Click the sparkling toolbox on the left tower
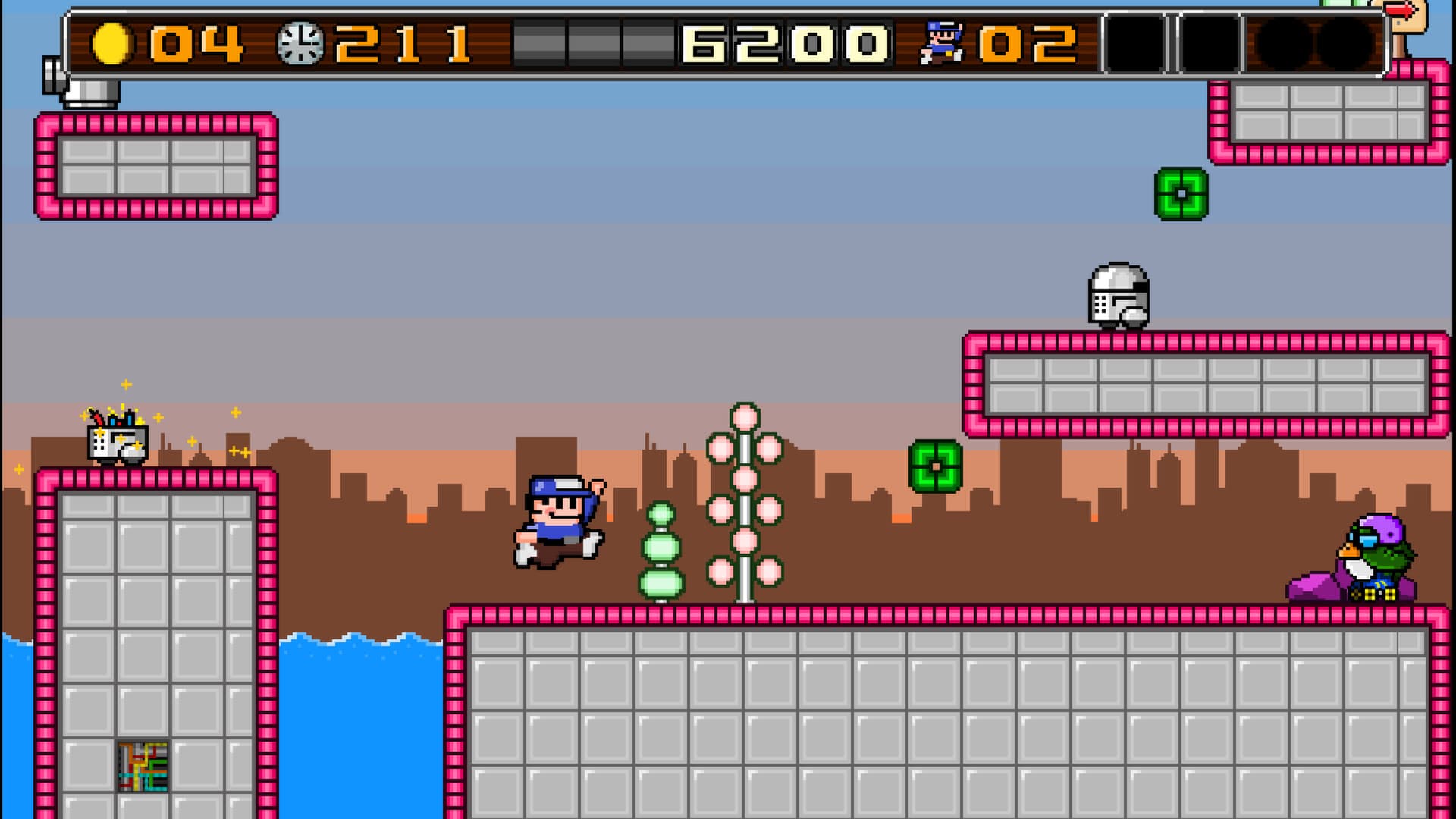The width and height of the screenshot is (1456, 819). [x=116, y=442]
